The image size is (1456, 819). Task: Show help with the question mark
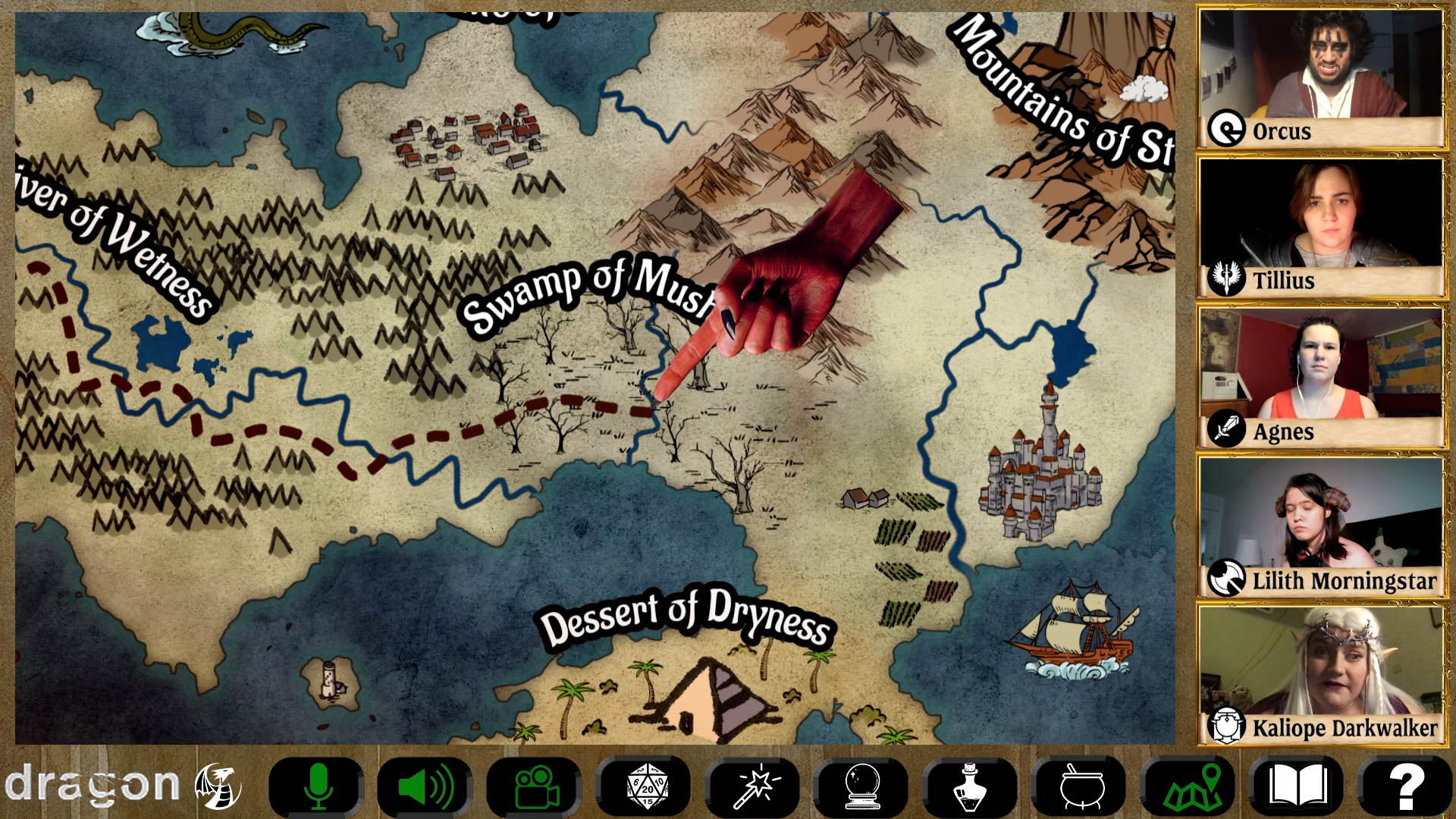1405,786
